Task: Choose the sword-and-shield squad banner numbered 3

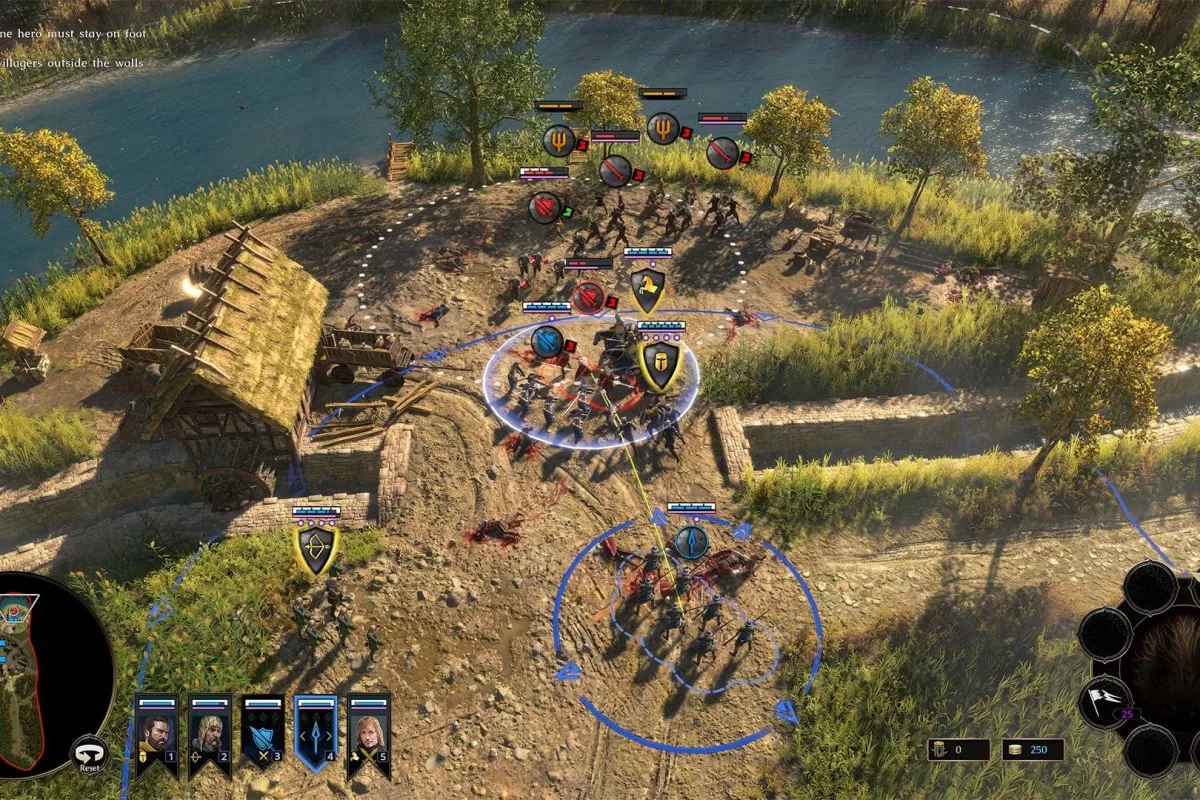Action: [263, 734]
